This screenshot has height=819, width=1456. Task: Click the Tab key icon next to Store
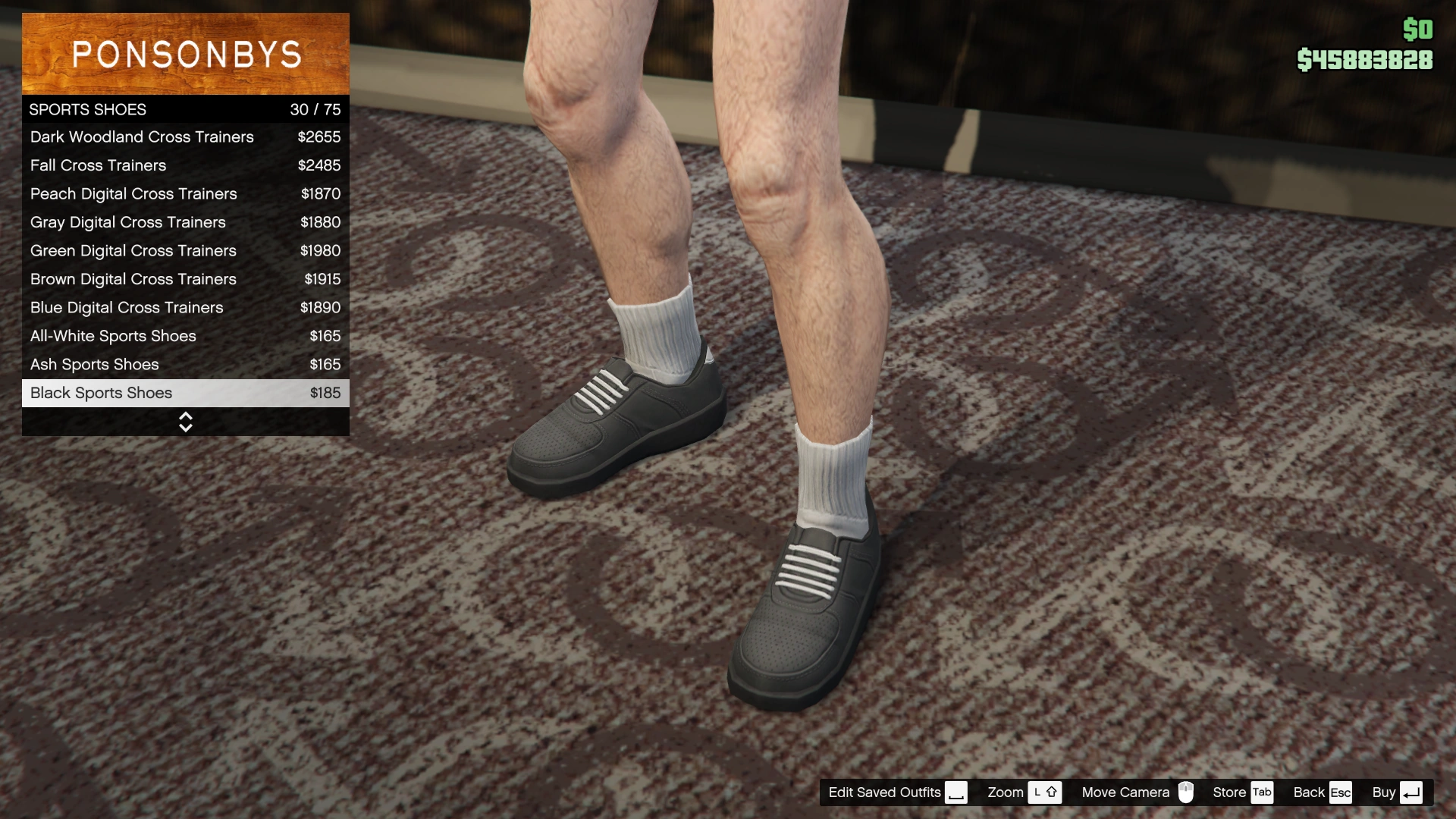coord(1262,792)
